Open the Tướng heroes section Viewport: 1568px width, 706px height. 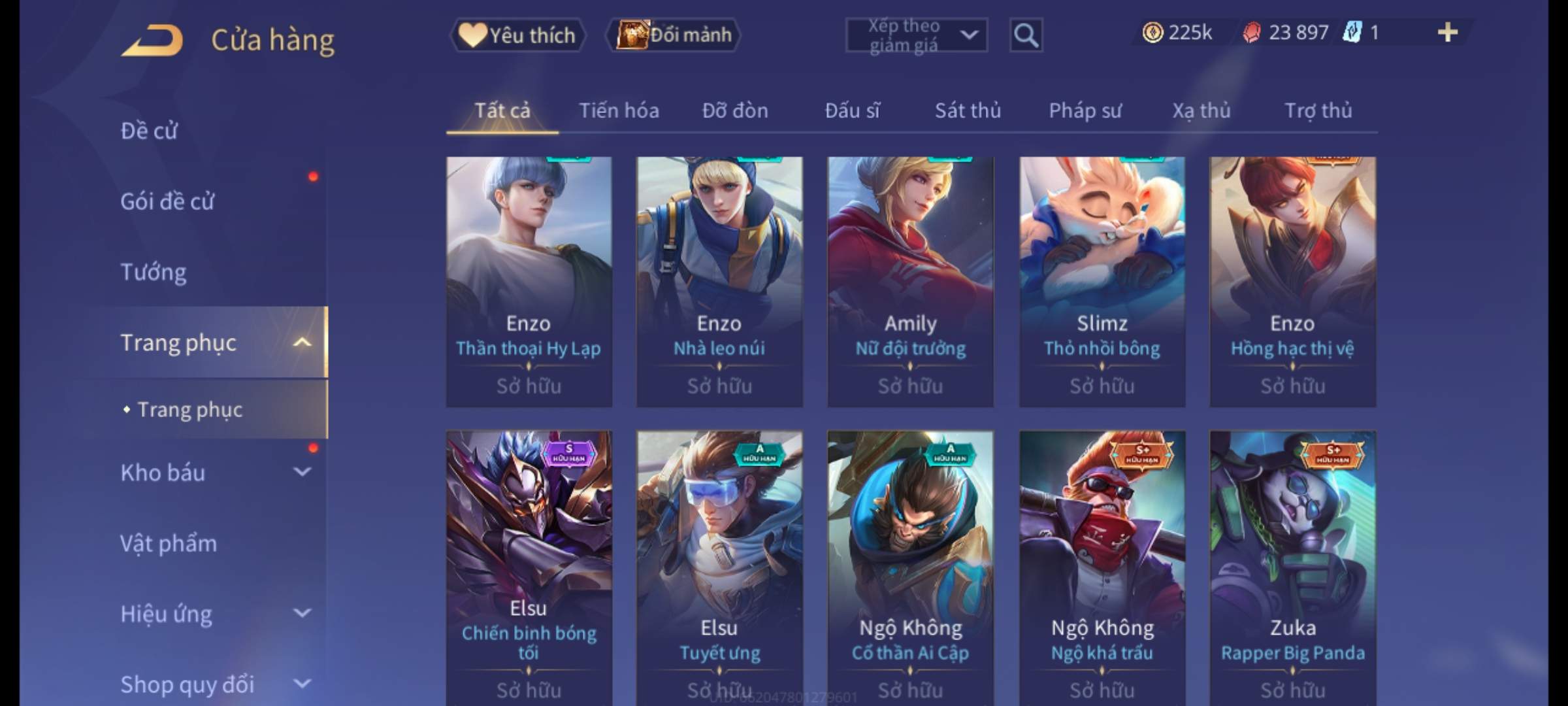pos(154,272)
